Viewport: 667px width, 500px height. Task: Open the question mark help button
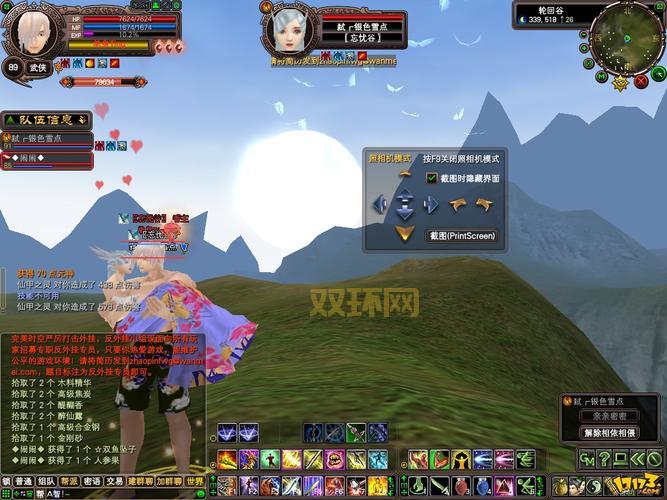[603, 459]
